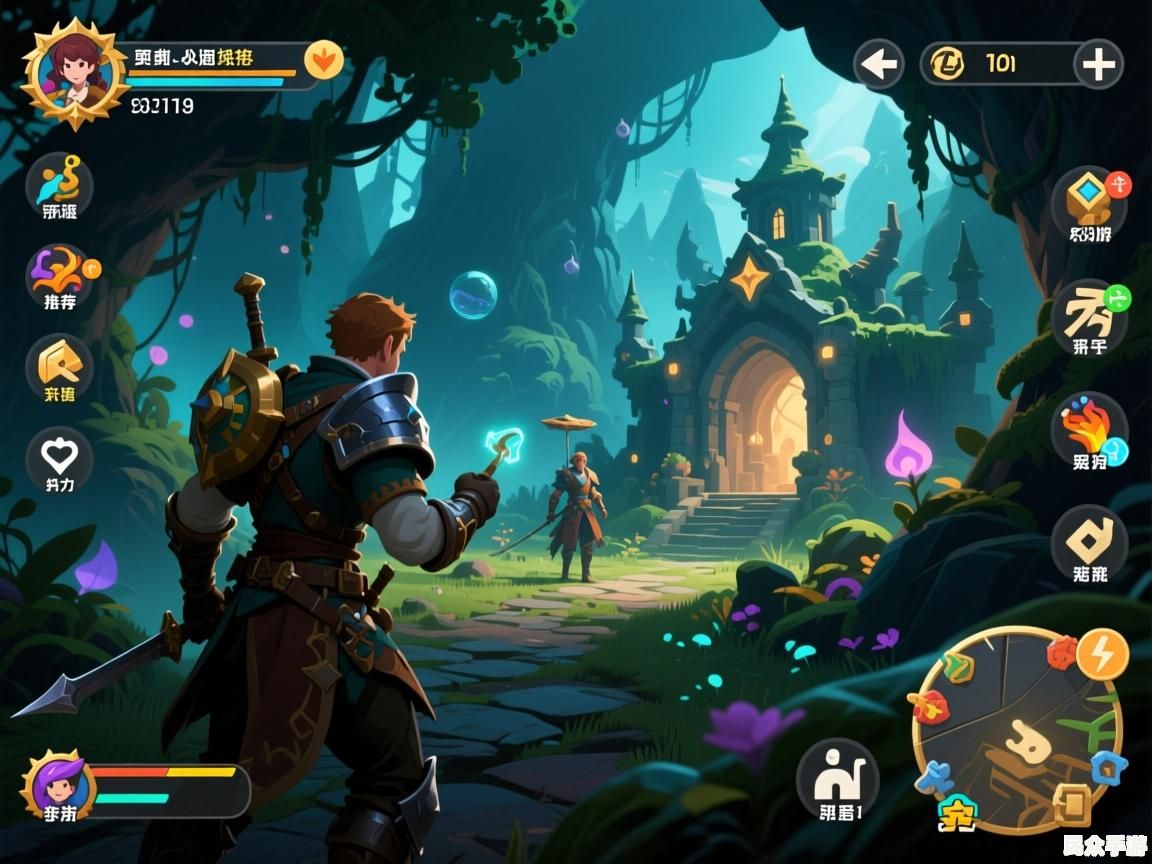
Task: Select the purple and orange swirl icon
Action: [59, 276]
